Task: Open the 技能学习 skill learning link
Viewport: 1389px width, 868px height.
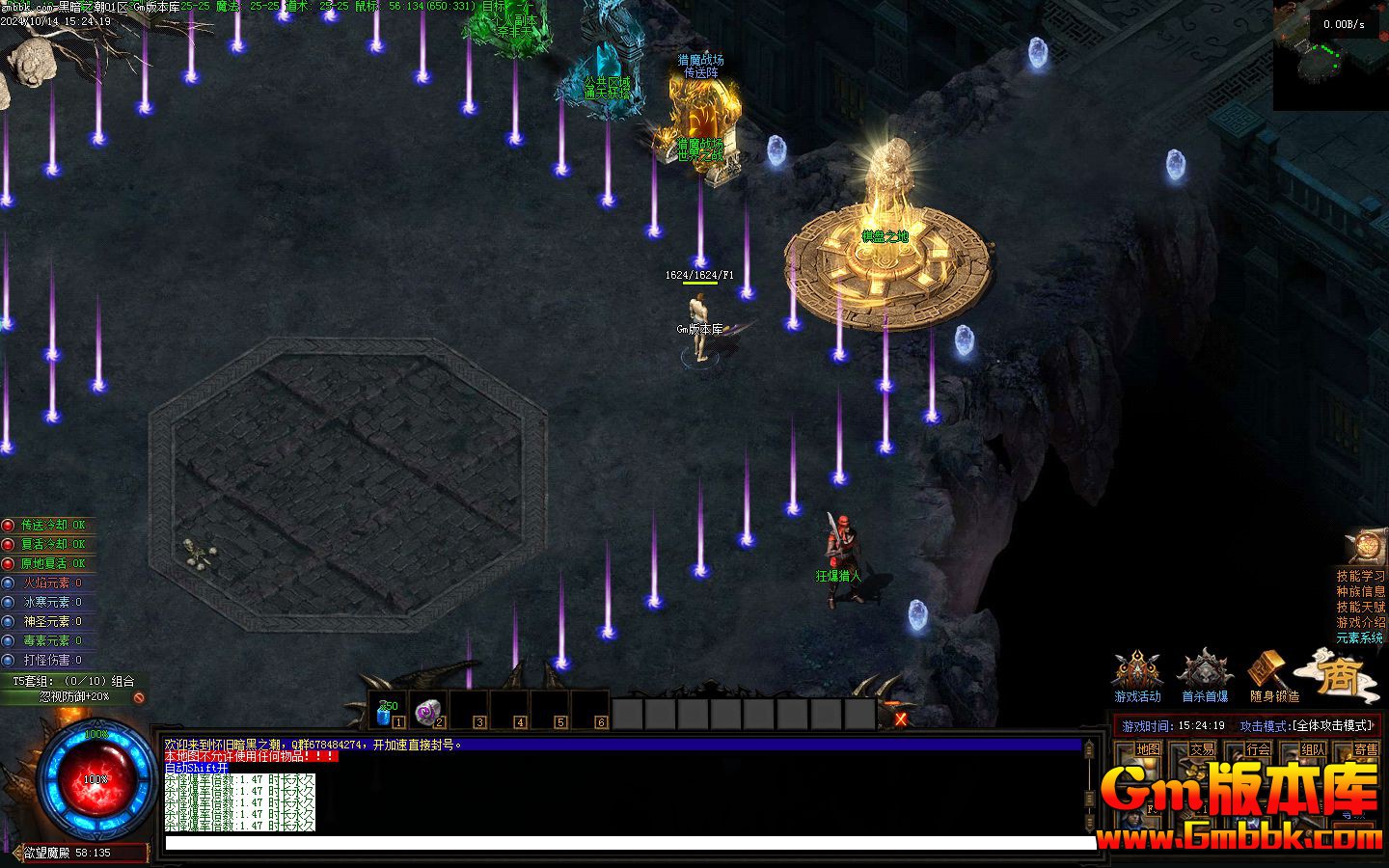Action: click(x=1360, y=576)
